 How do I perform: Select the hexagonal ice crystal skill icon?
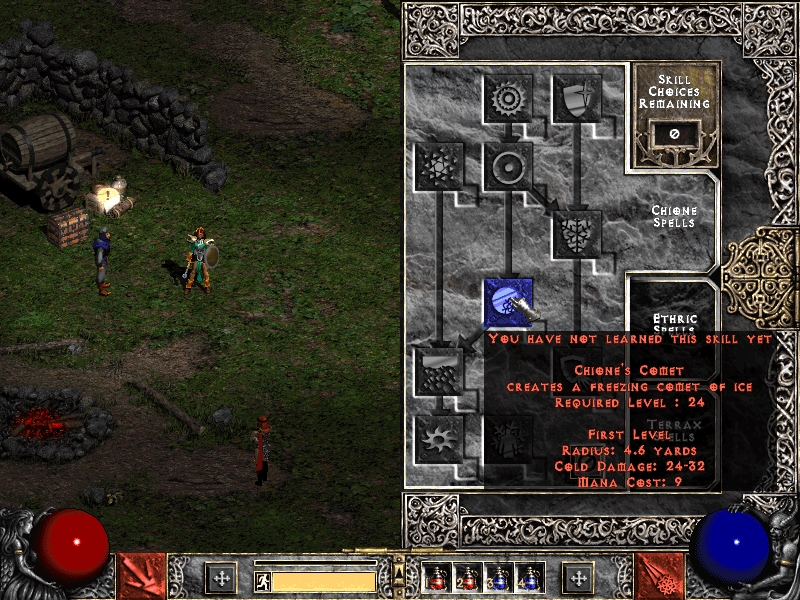pyautogui.click(x=439, y=166)
